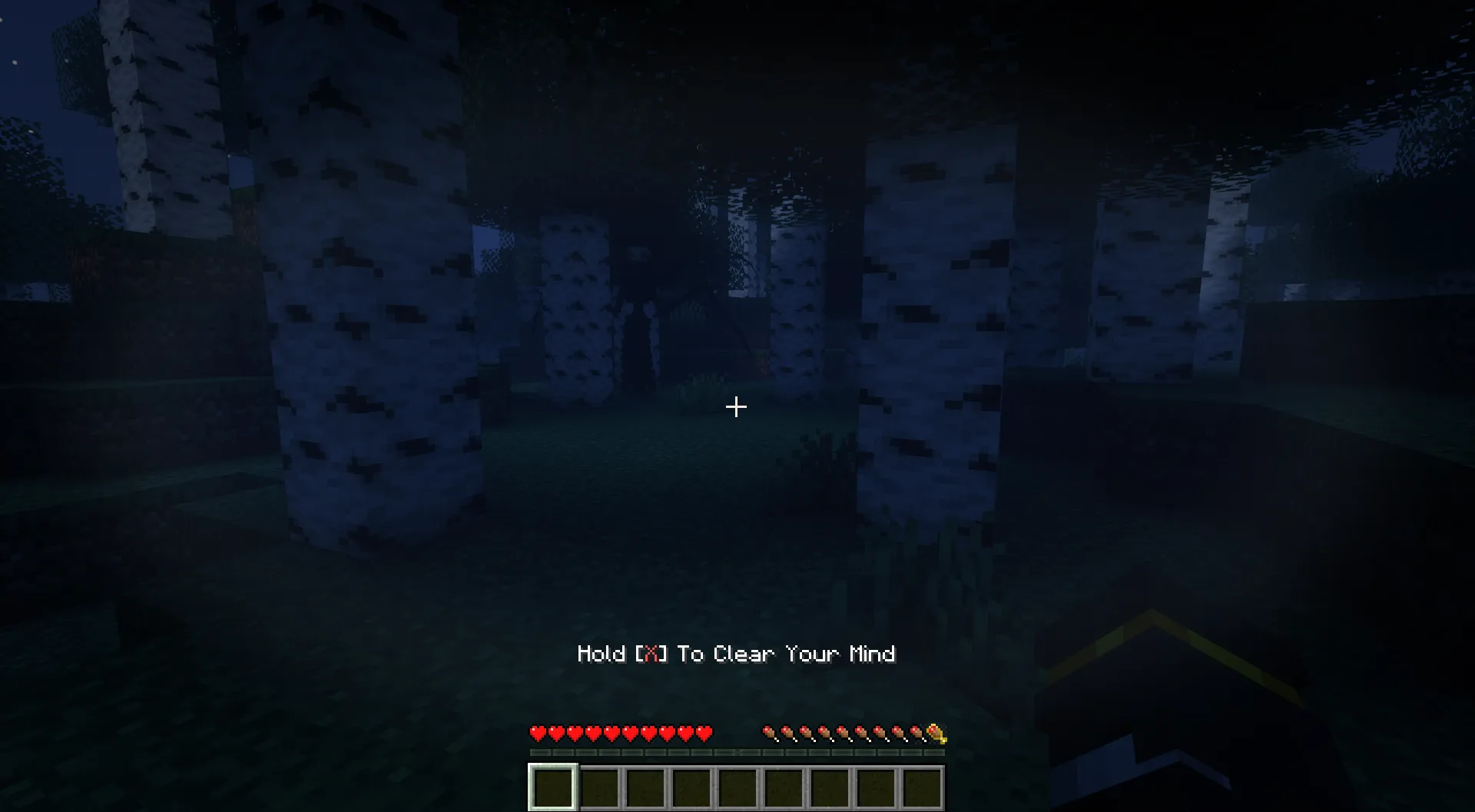Select the middle hotbar slot
1475x812 pixels.
pyautogui.click(x=738, y=786)
